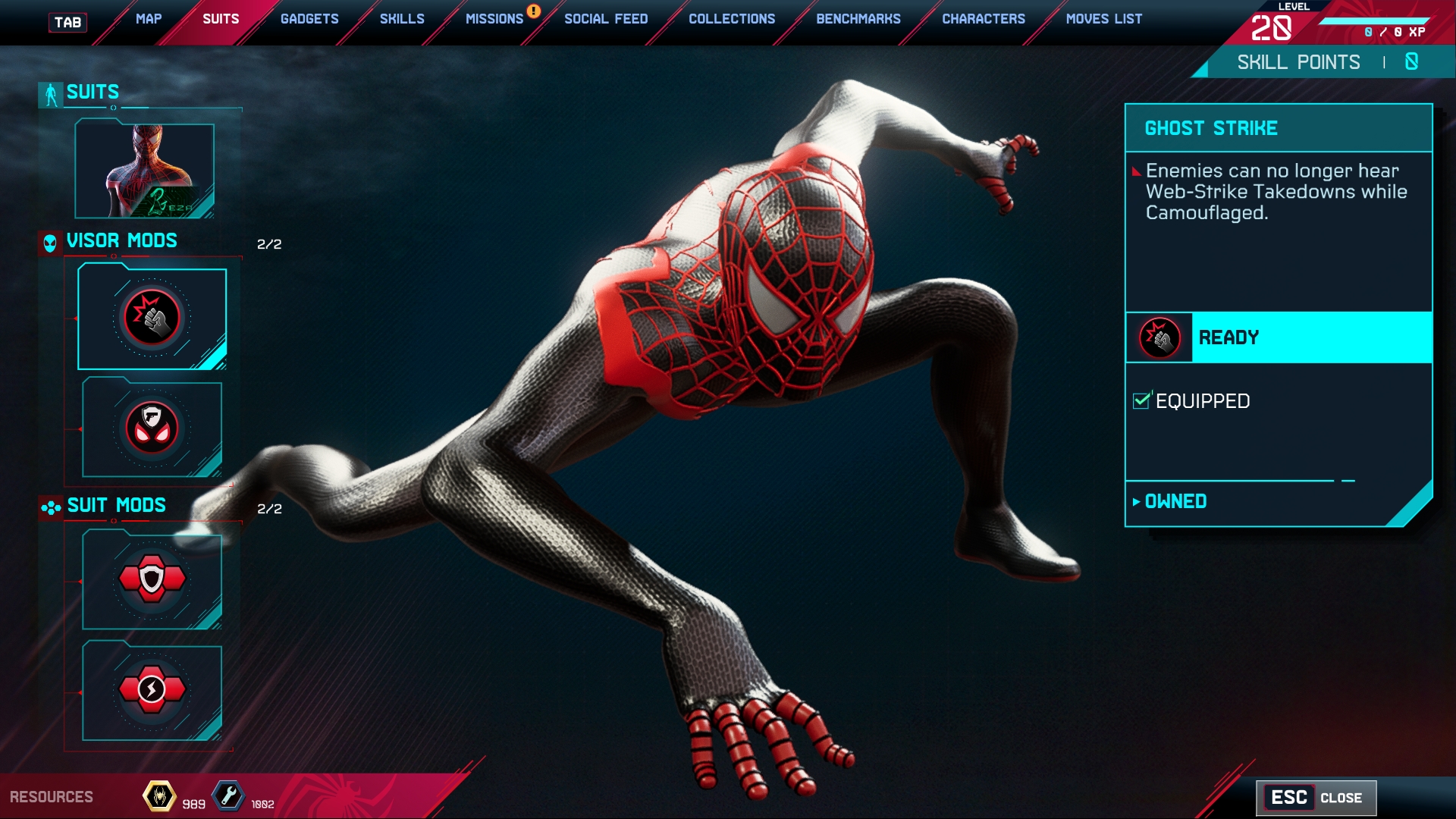Screen dimensions: 1456x819
Task: Close the menu with the Close button
Action: point(1316,798)
